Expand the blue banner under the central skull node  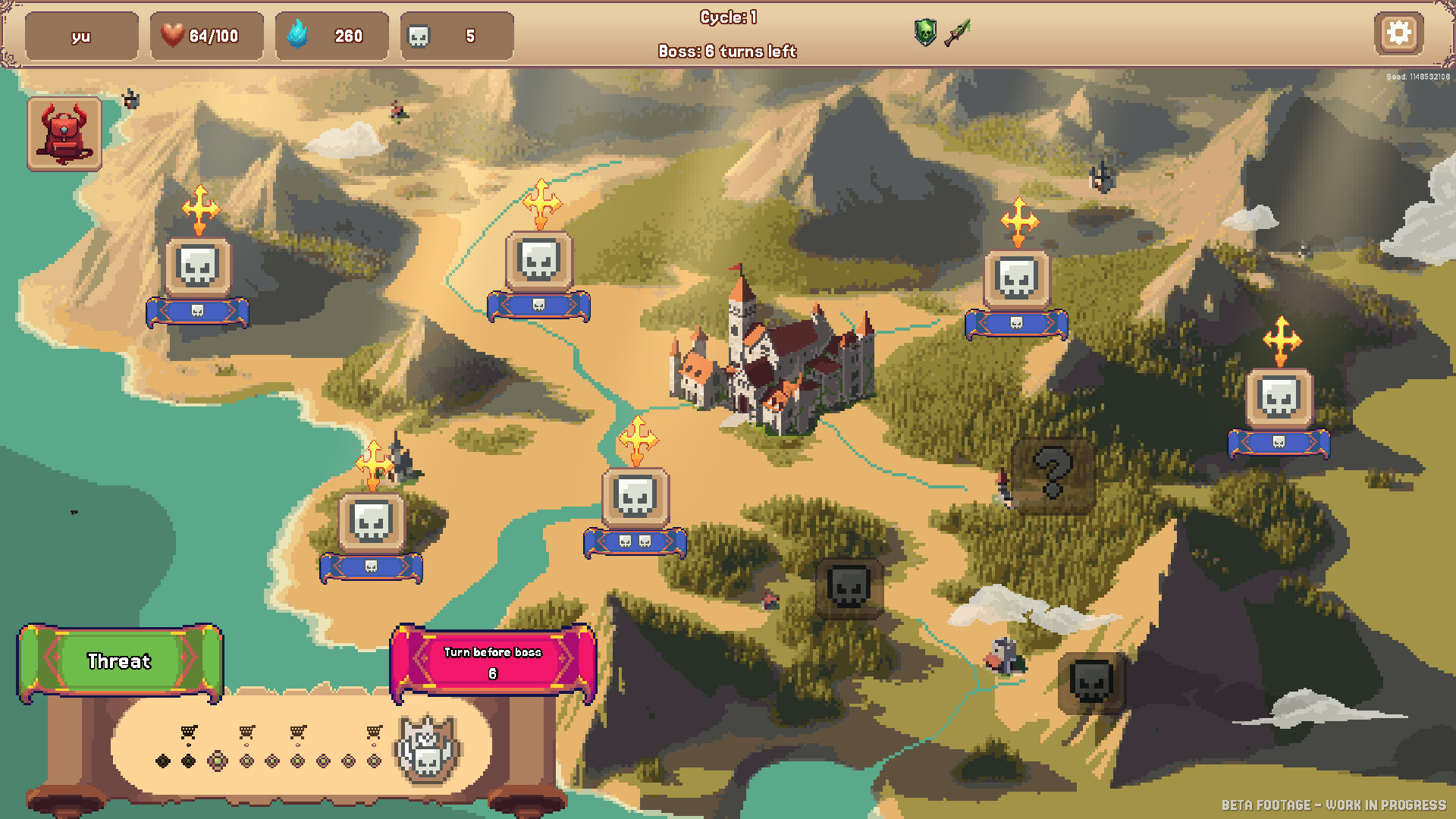[635, 543]
